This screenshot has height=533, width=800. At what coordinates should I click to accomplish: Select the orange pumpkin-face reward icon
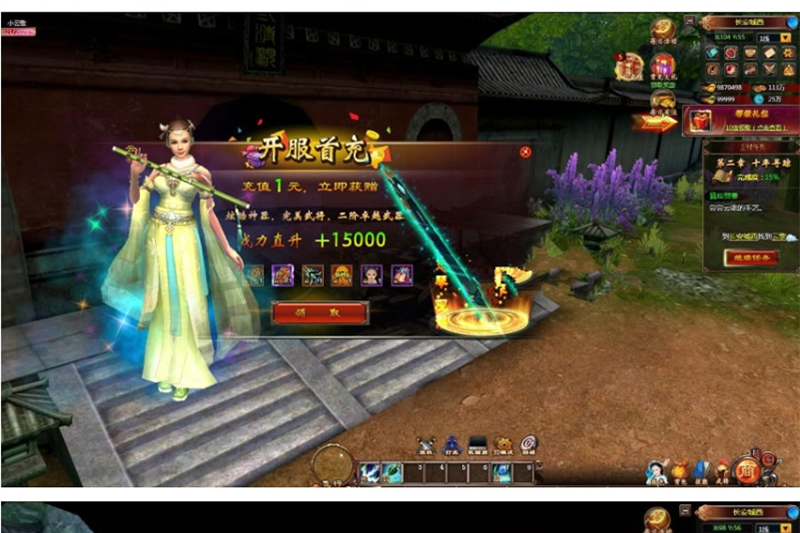pyautogui.click(x=342, y=274)
